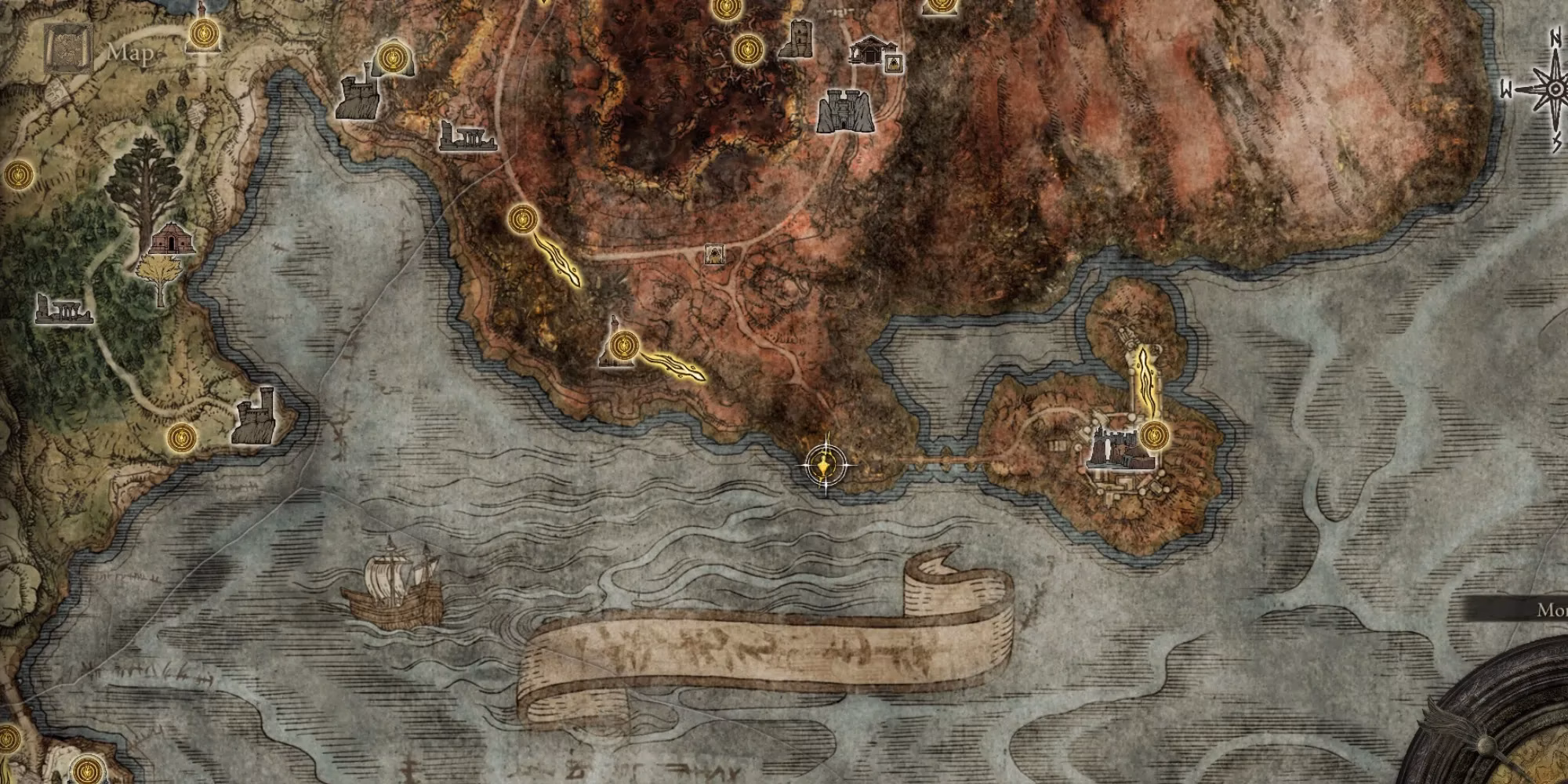Choose the broken columns ruins icon on the peninsula
The width and height of the screenshot is (1568, 784).
pyautogui.click(x=466, y=136)
